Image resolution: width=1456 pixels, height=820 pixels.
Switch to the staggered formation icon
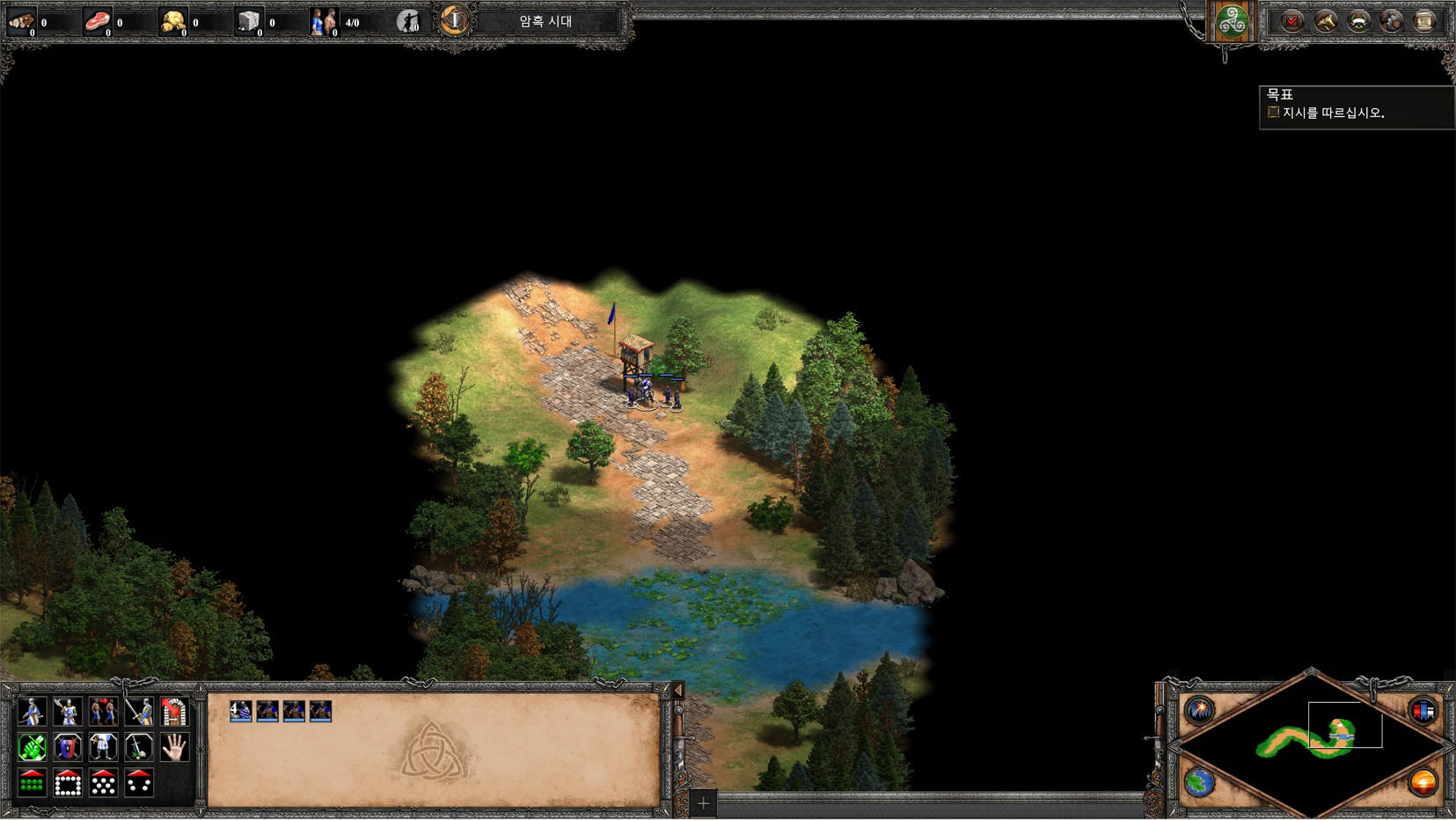(x=103, y=782)
